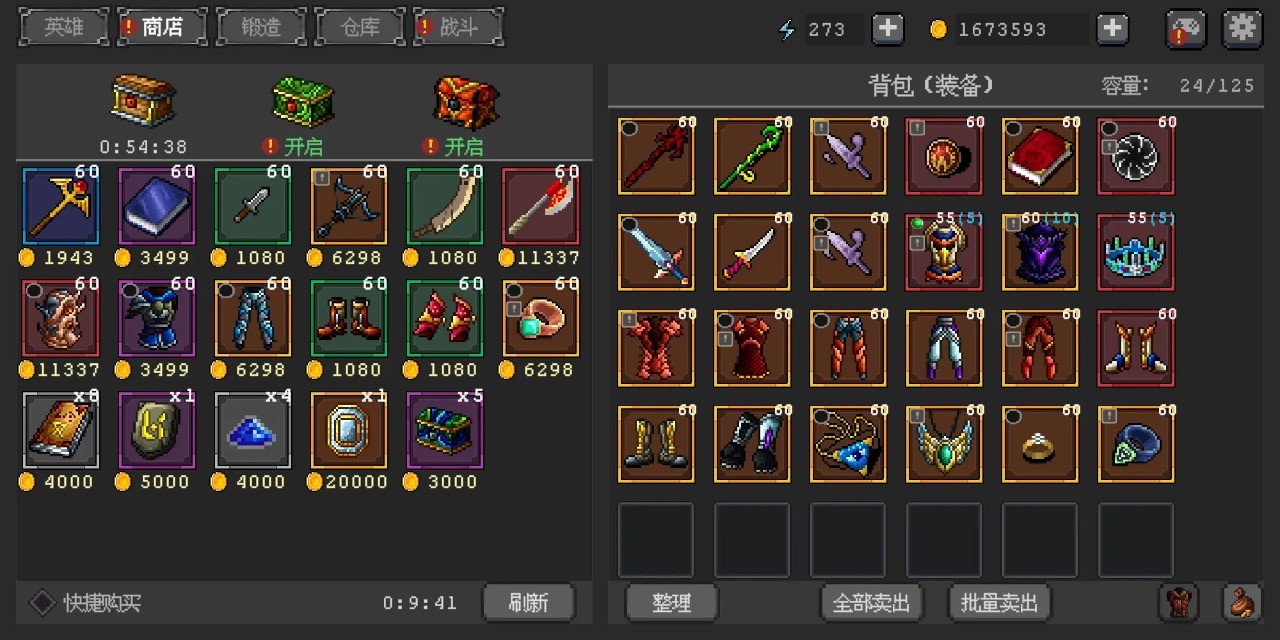Select the 战斗 tab
This screenshot has height=640, width=1280.
[x=458, y=27]
